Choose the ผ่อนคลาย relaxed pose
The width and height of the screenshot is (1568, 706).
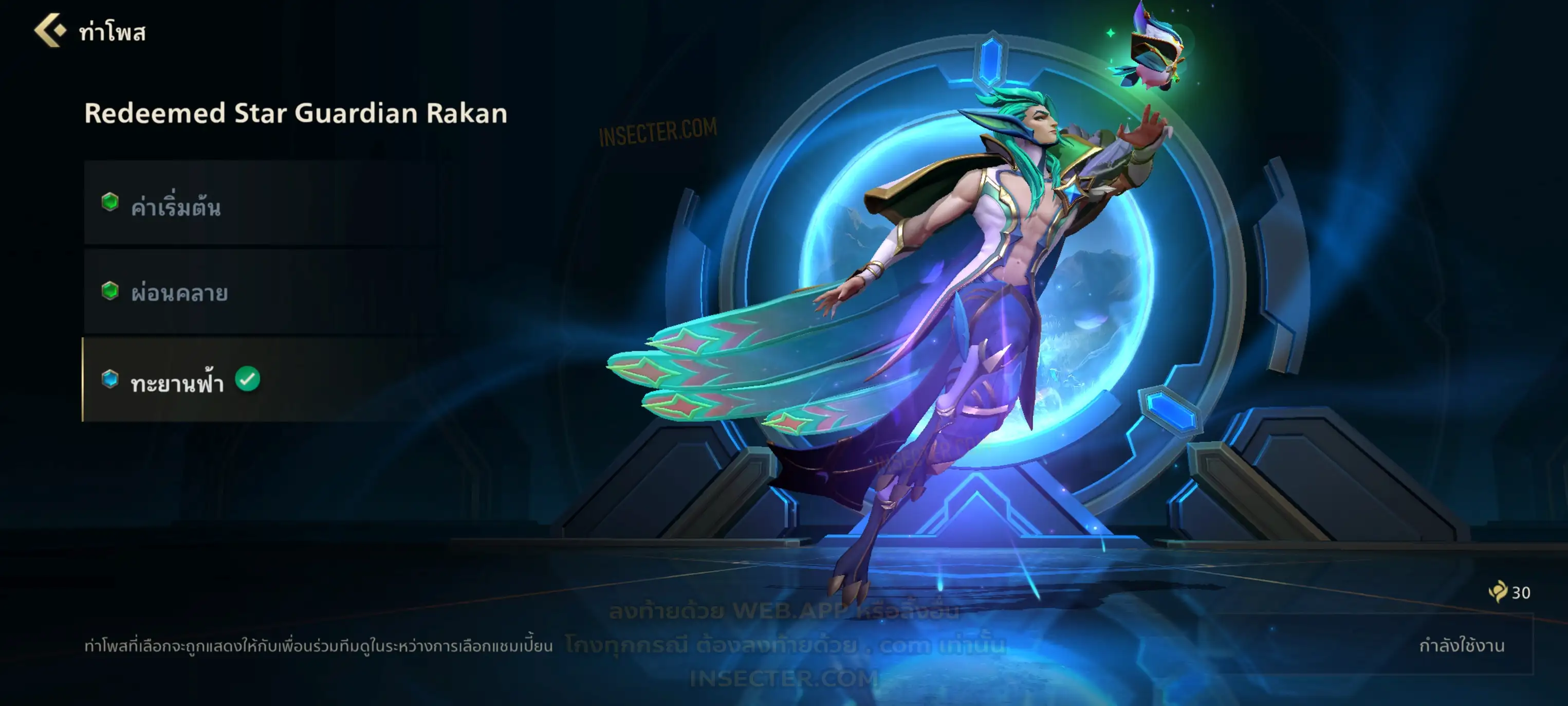point(262,292)
